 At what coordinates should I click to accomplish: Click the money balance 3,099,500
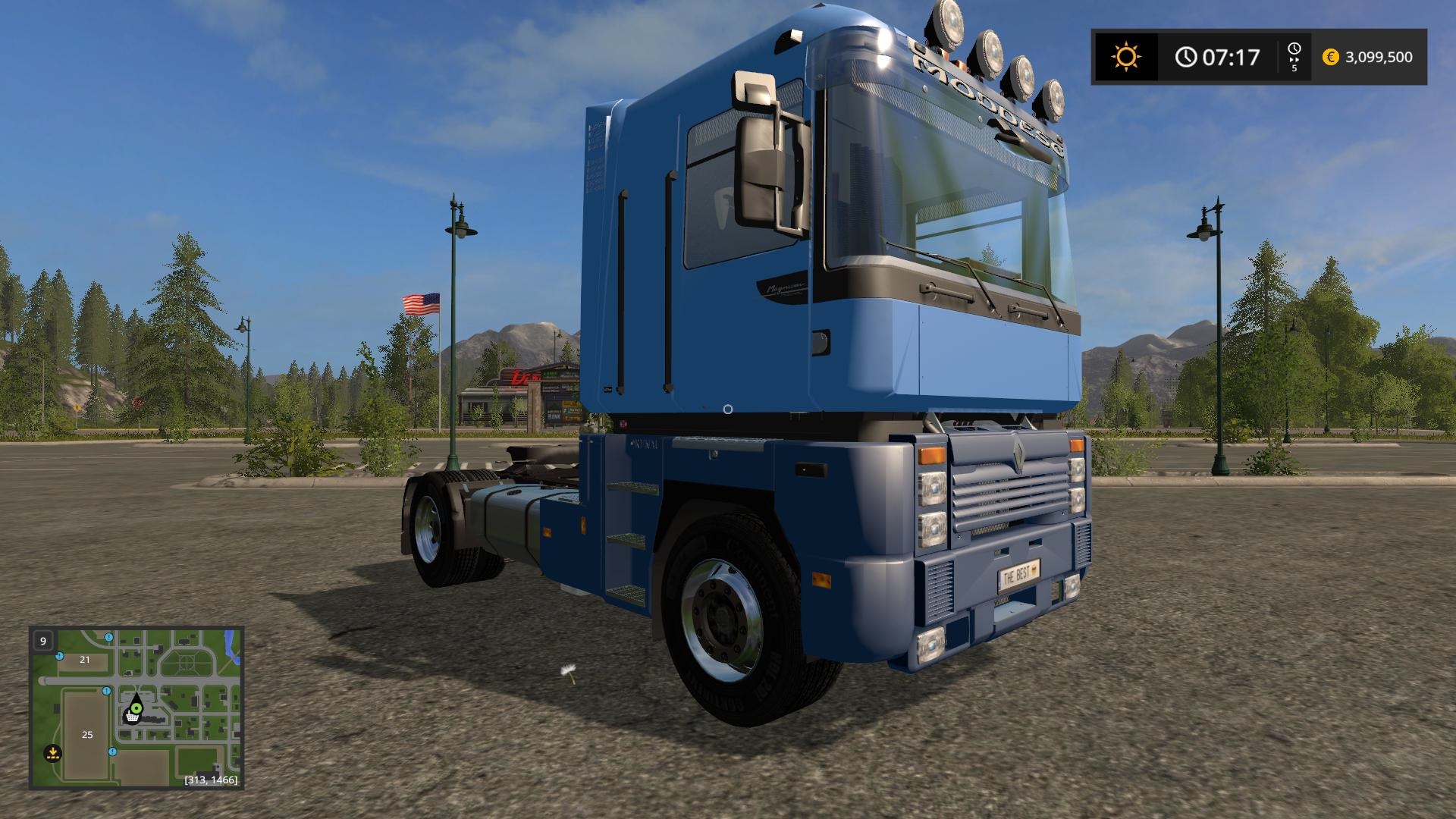pos(1379,57)
